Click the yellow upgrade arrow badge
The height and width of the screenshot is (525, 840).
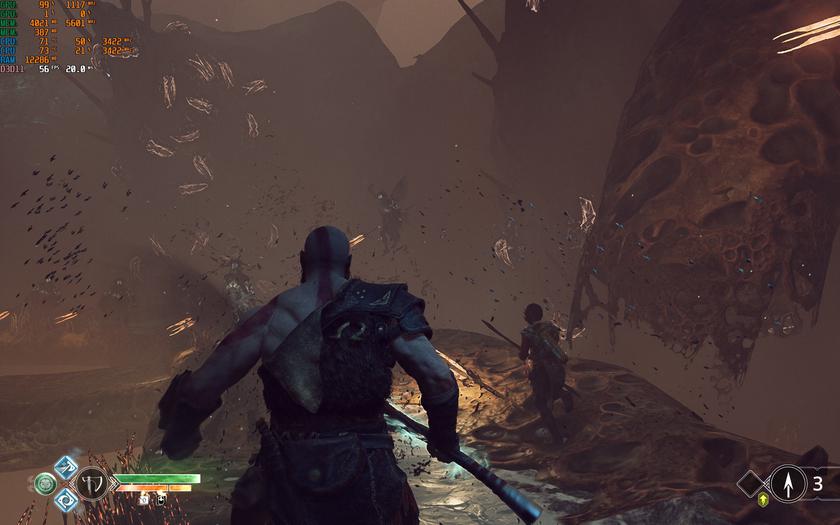(x=764, y=497)
